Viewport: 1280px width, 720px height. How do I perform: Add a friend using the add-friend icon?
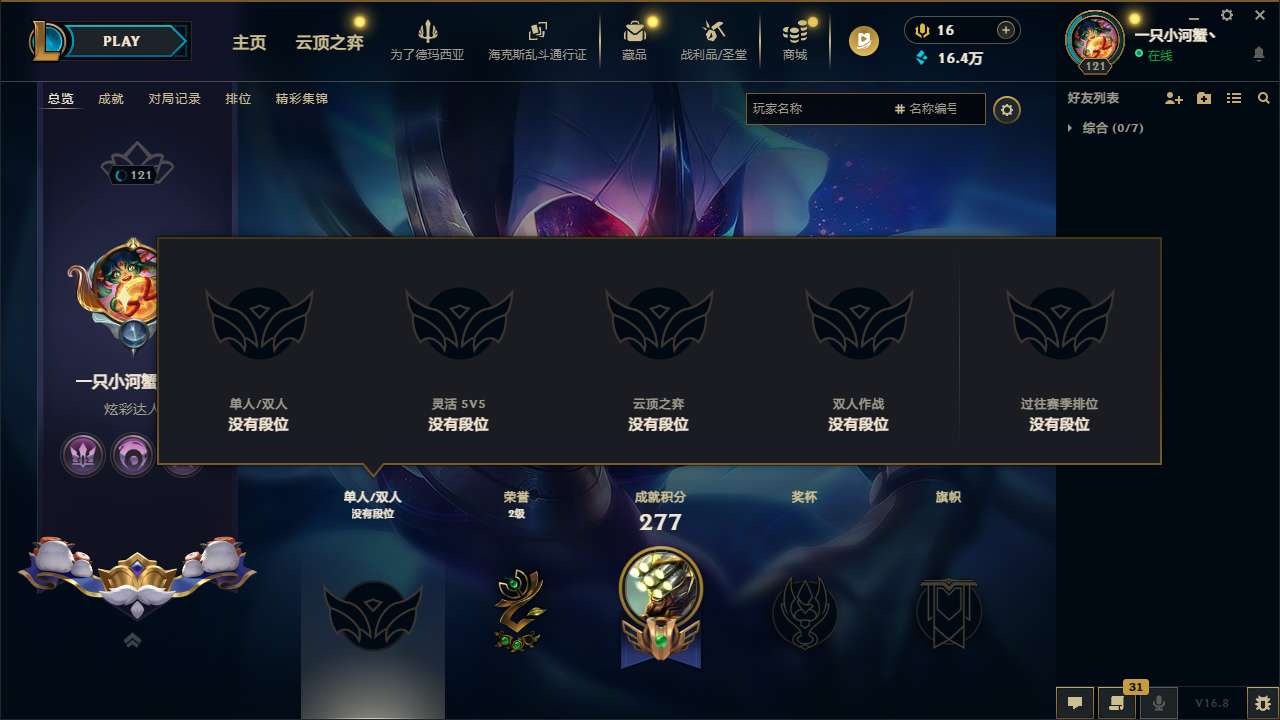click(1174, 98)
